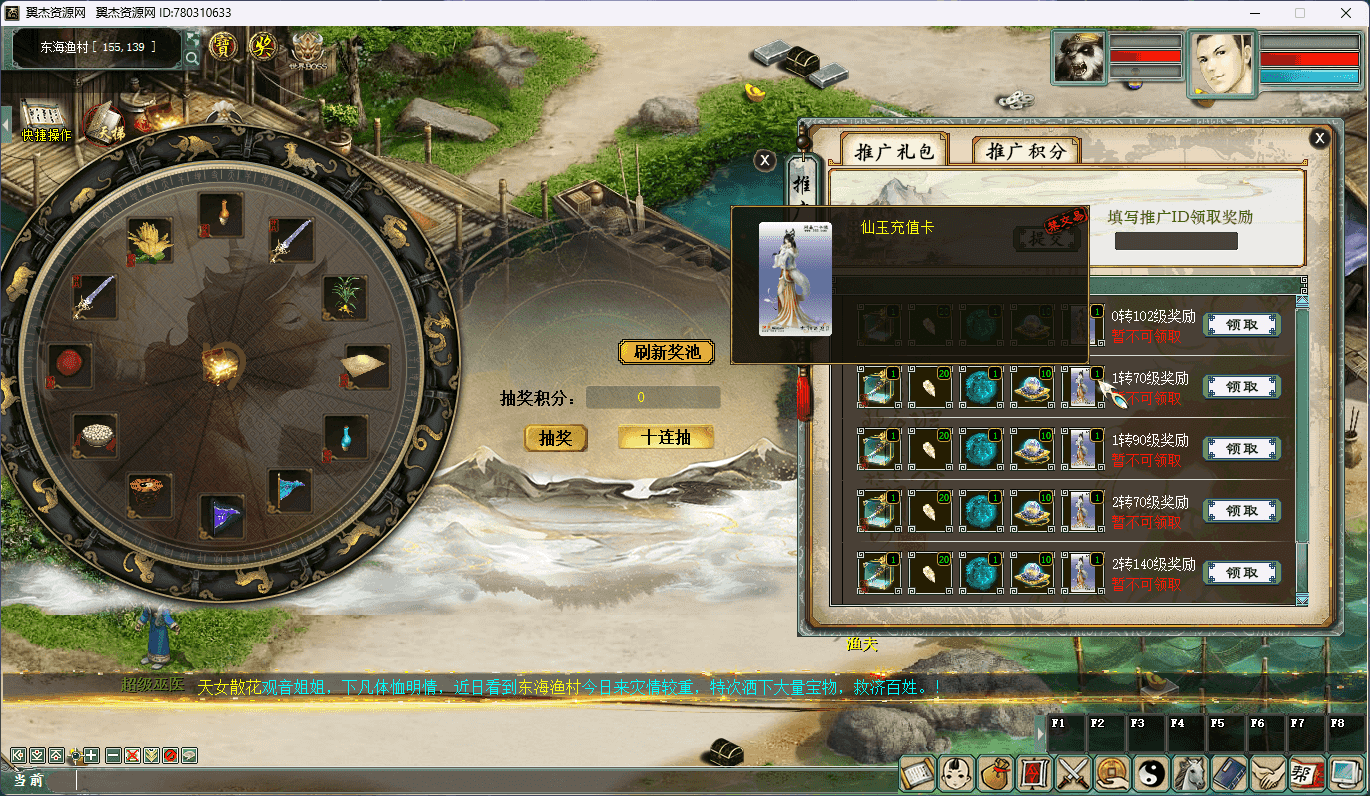Close the promotion panel with its X
Viewport: 1370px width, 796px height.
[x=1320, y=138]
